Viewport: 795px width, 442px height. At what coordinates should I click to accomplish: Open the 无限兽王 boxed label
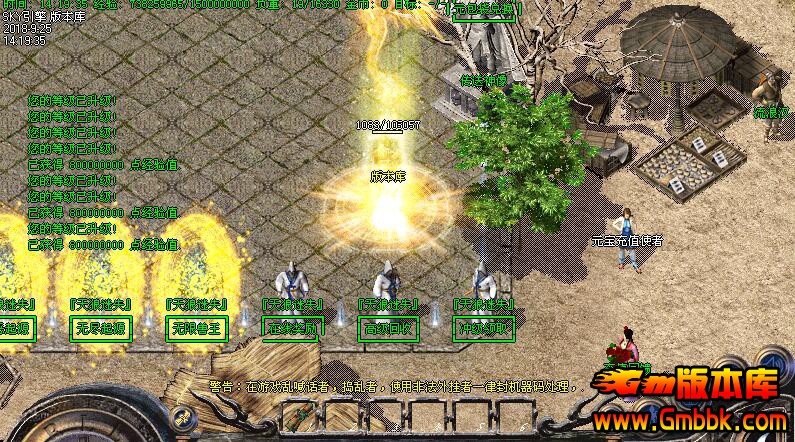pos(195,328)
